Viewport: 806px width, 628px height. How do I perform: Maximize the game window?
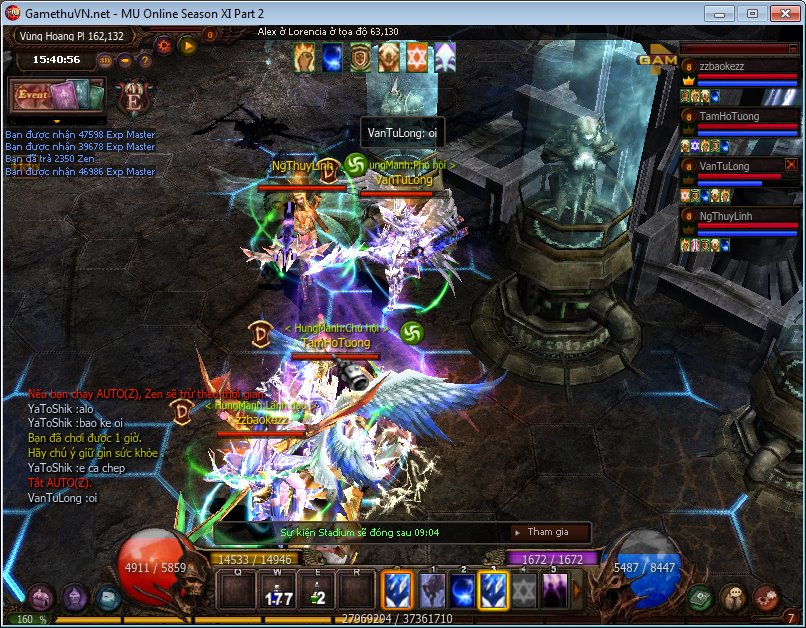[752, 13]
